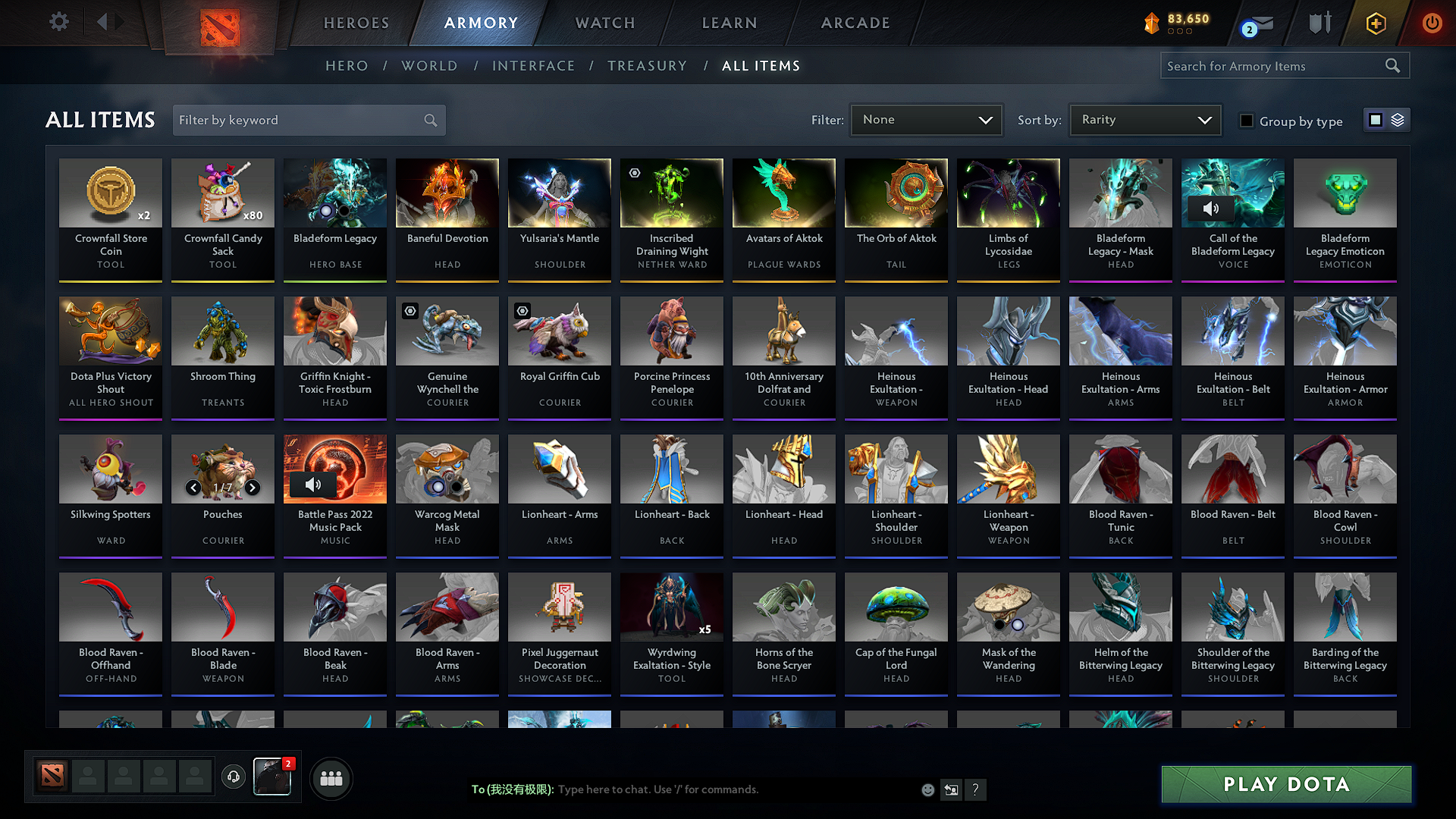
Task: Open the Dota Plus shield icon
Action: pyautogui.click(x=1319, y=23)
